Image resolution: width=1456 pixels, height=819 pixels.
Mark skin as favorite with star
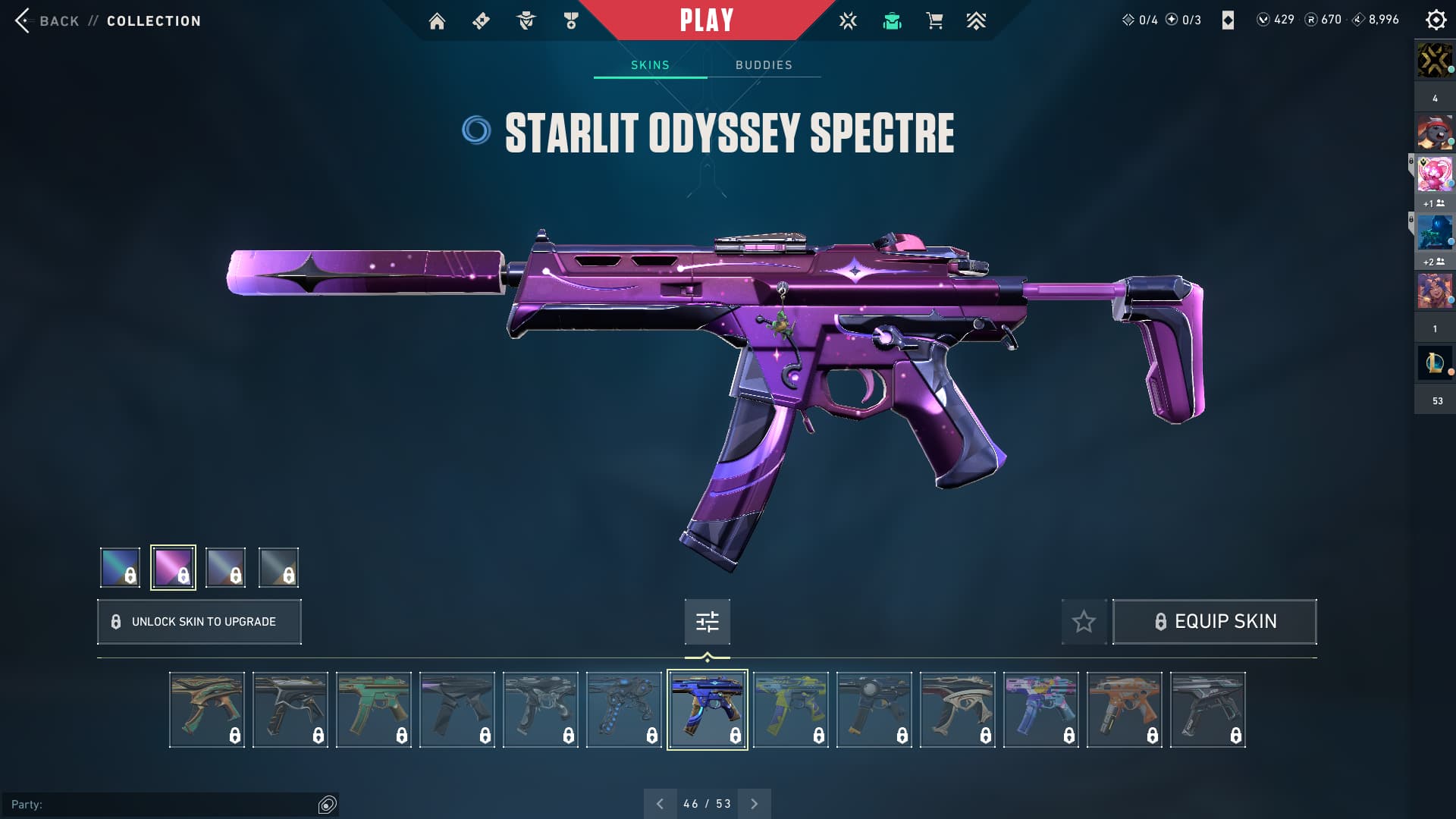click(x=1084, y=622)
